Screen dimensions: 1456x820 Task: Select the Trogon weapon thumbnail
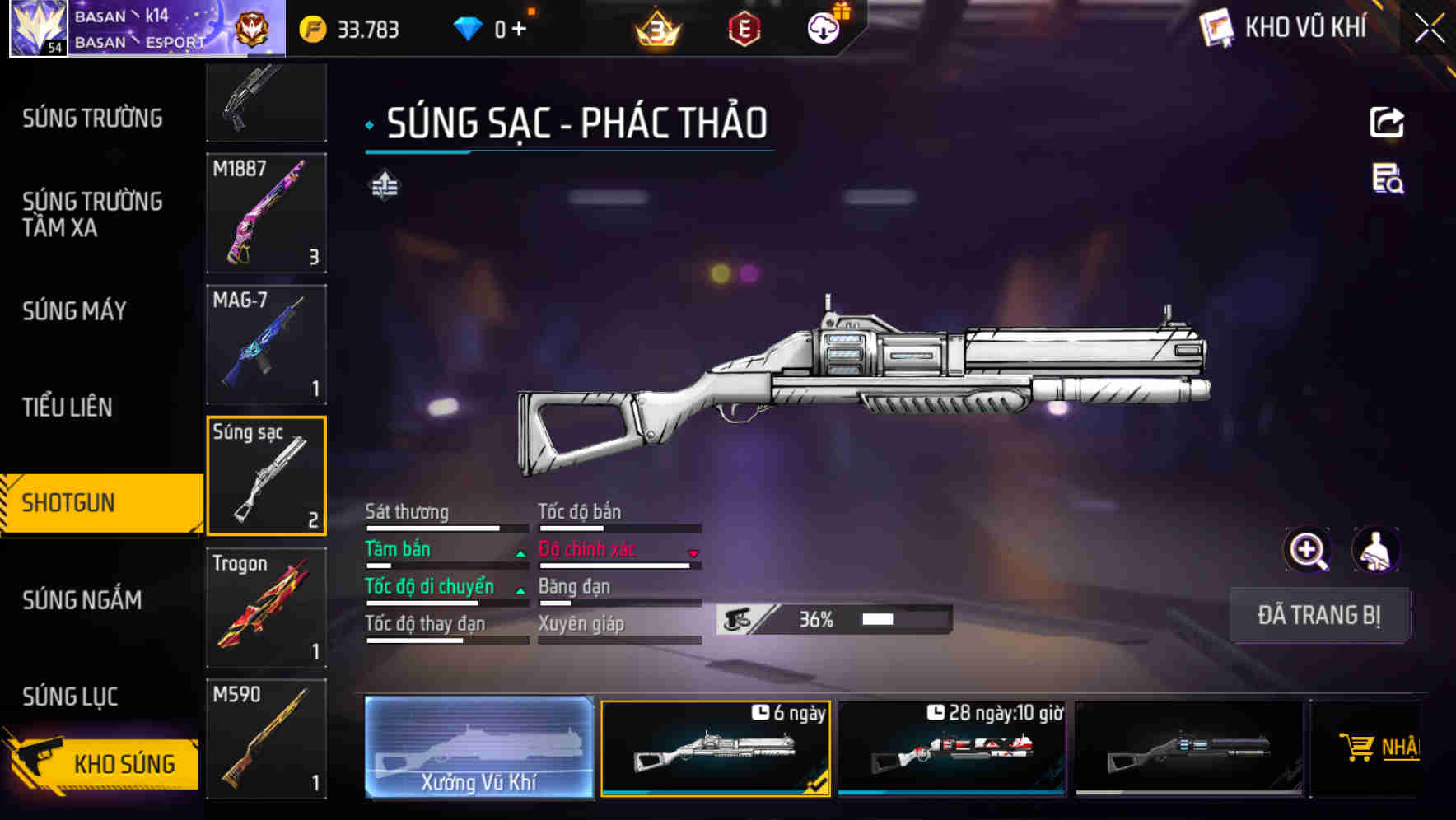click(266, 608)
